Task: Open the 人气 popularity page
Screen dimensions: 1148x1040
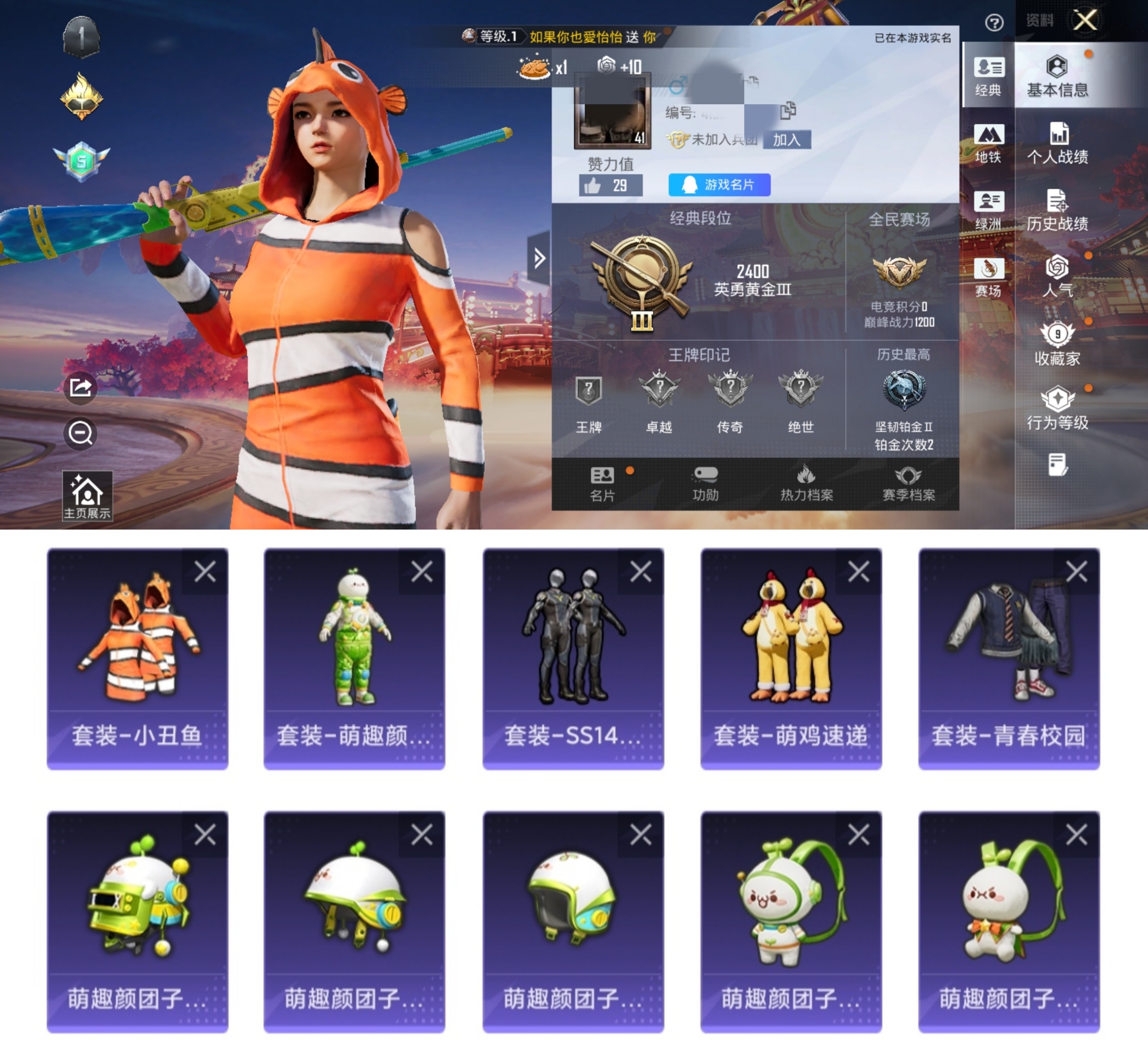Action: 1057,276
